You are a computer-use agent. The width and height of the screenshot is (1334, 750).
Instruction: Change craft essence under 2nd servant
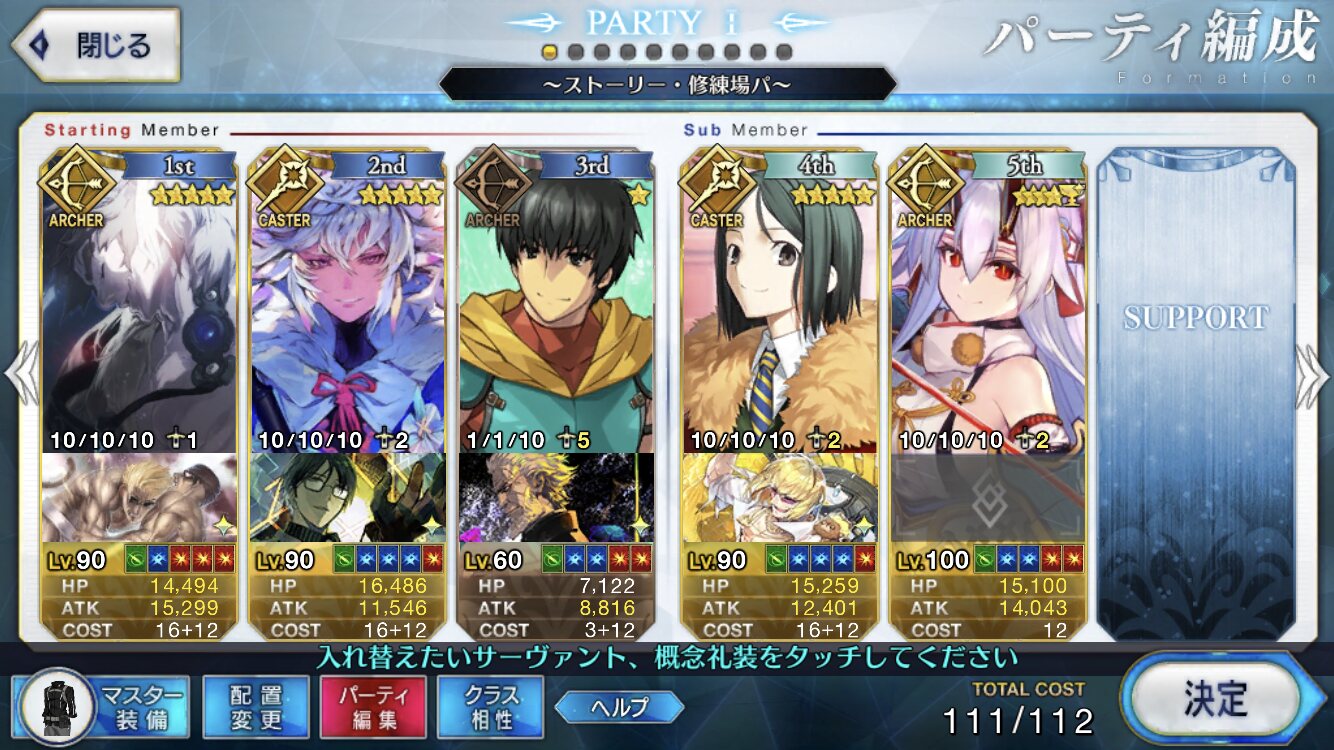[347, 497]
